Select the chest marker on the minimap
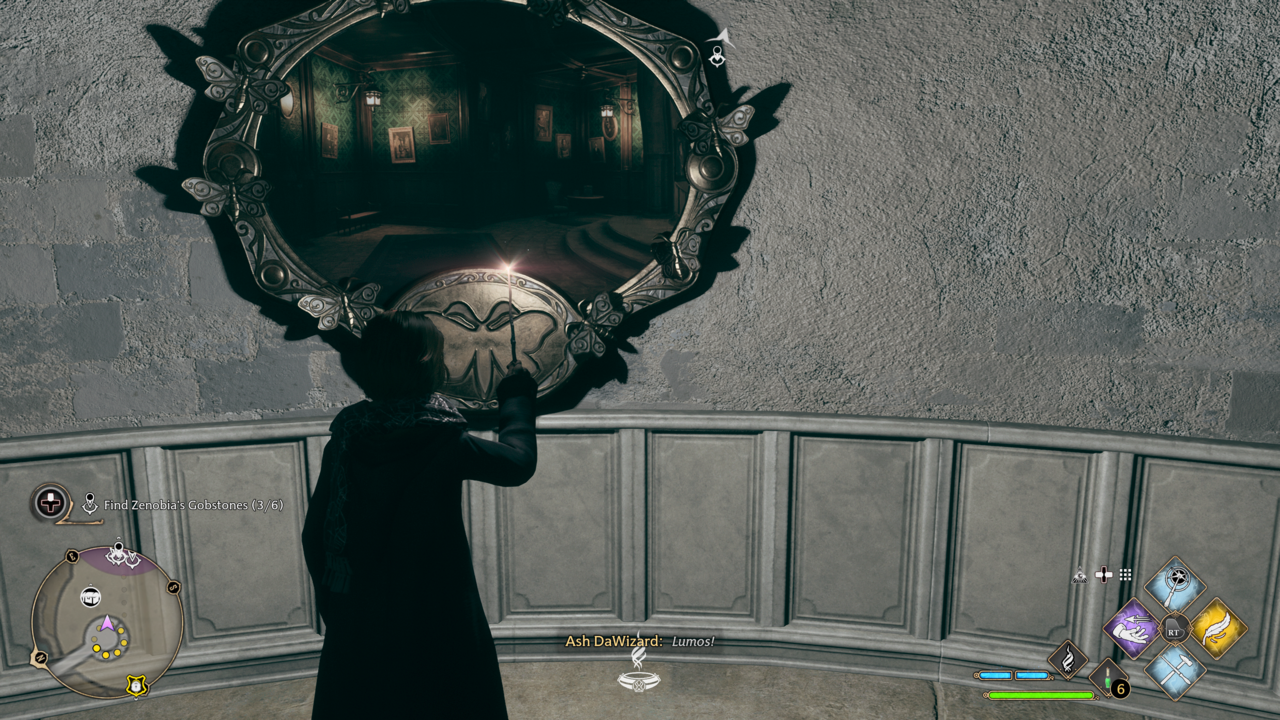 pos(90,597)
